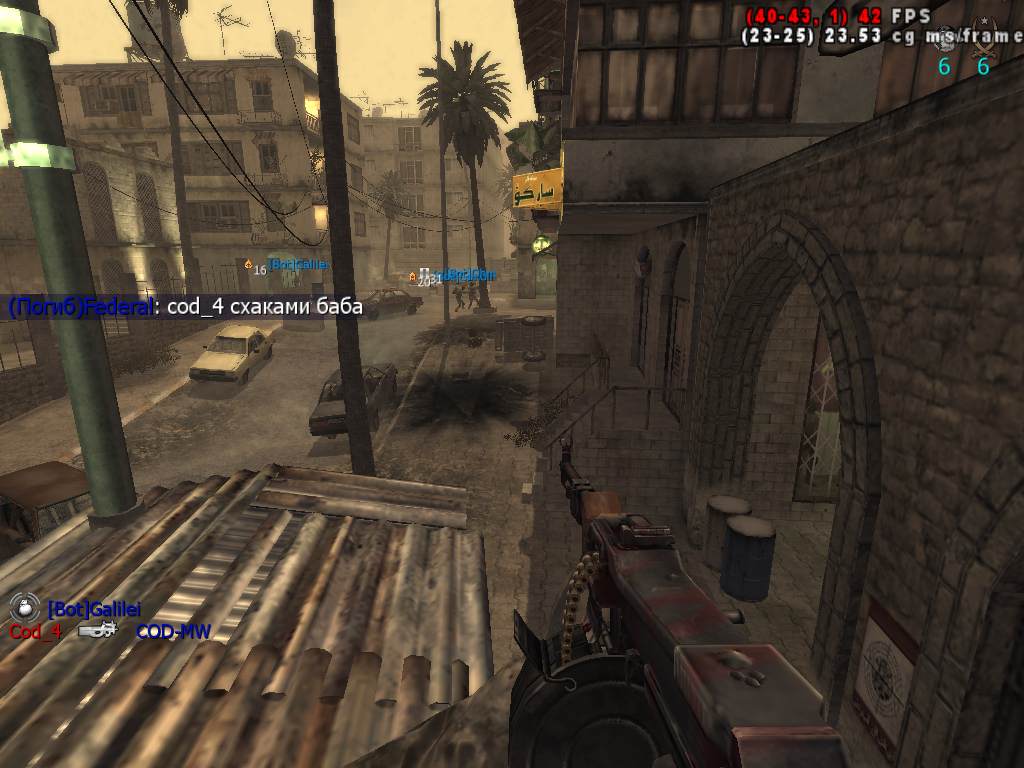The image size is (1024, 768).
Task: Click the P90 weapon icon in kill feed
Action: 97,631
